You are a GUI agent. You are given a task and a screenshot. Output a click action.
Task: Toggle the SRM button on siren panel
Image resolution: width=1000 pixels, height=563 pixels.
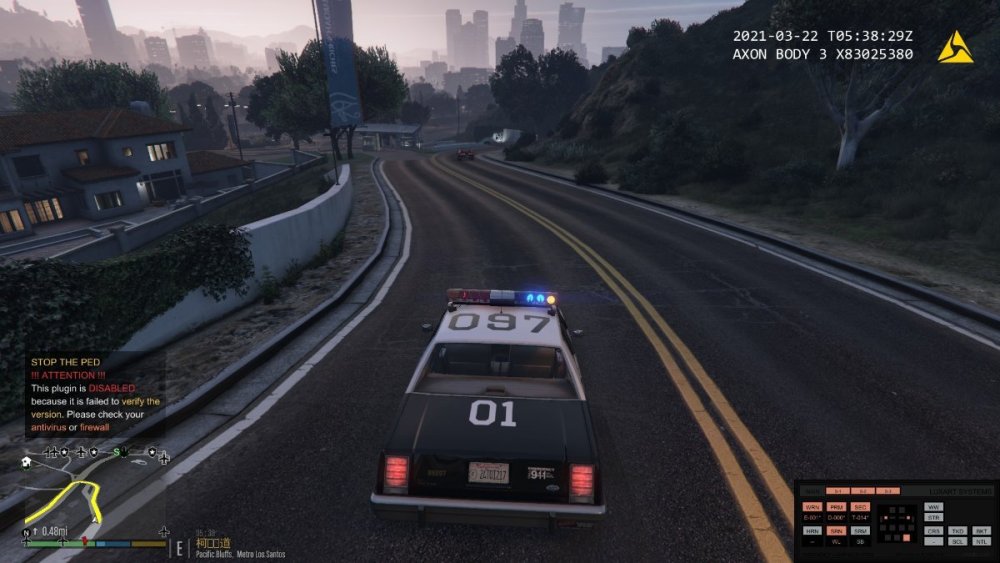pyautogui.click(x=861, y=530)
